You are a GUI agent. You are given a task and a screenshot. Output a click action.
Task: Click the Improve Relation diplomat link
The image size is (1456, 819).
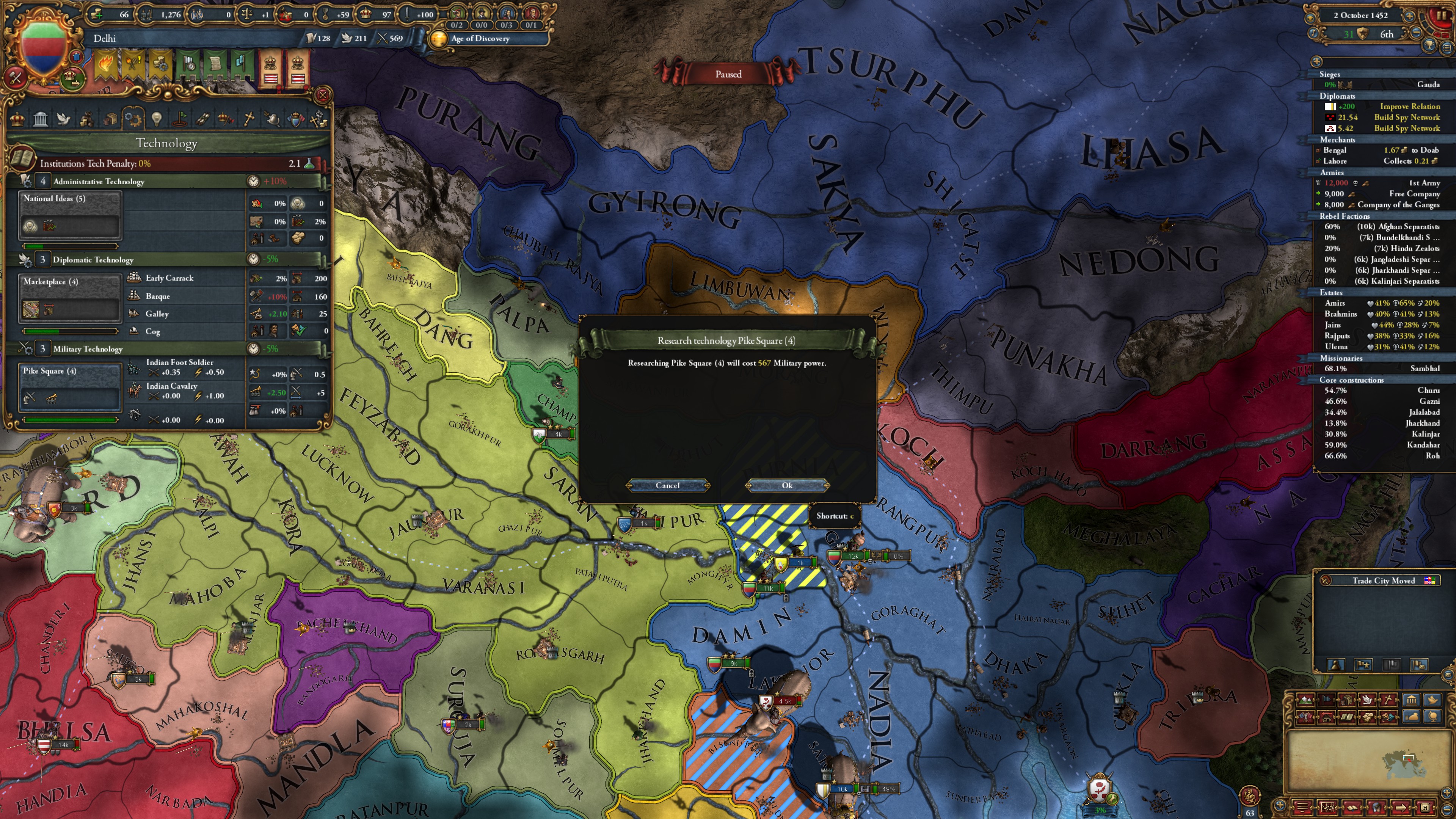click(1410, 106)
